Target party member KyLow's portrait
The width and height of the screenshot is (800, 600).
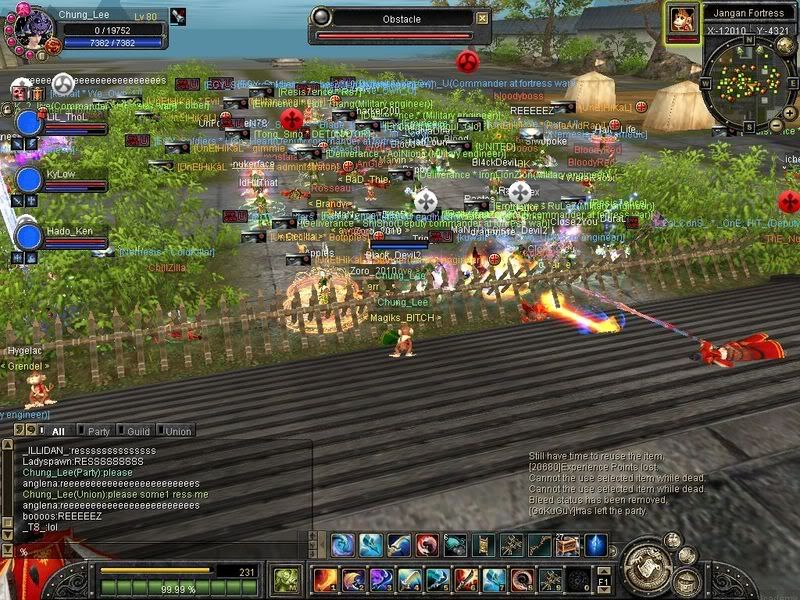tap(30, 180)
